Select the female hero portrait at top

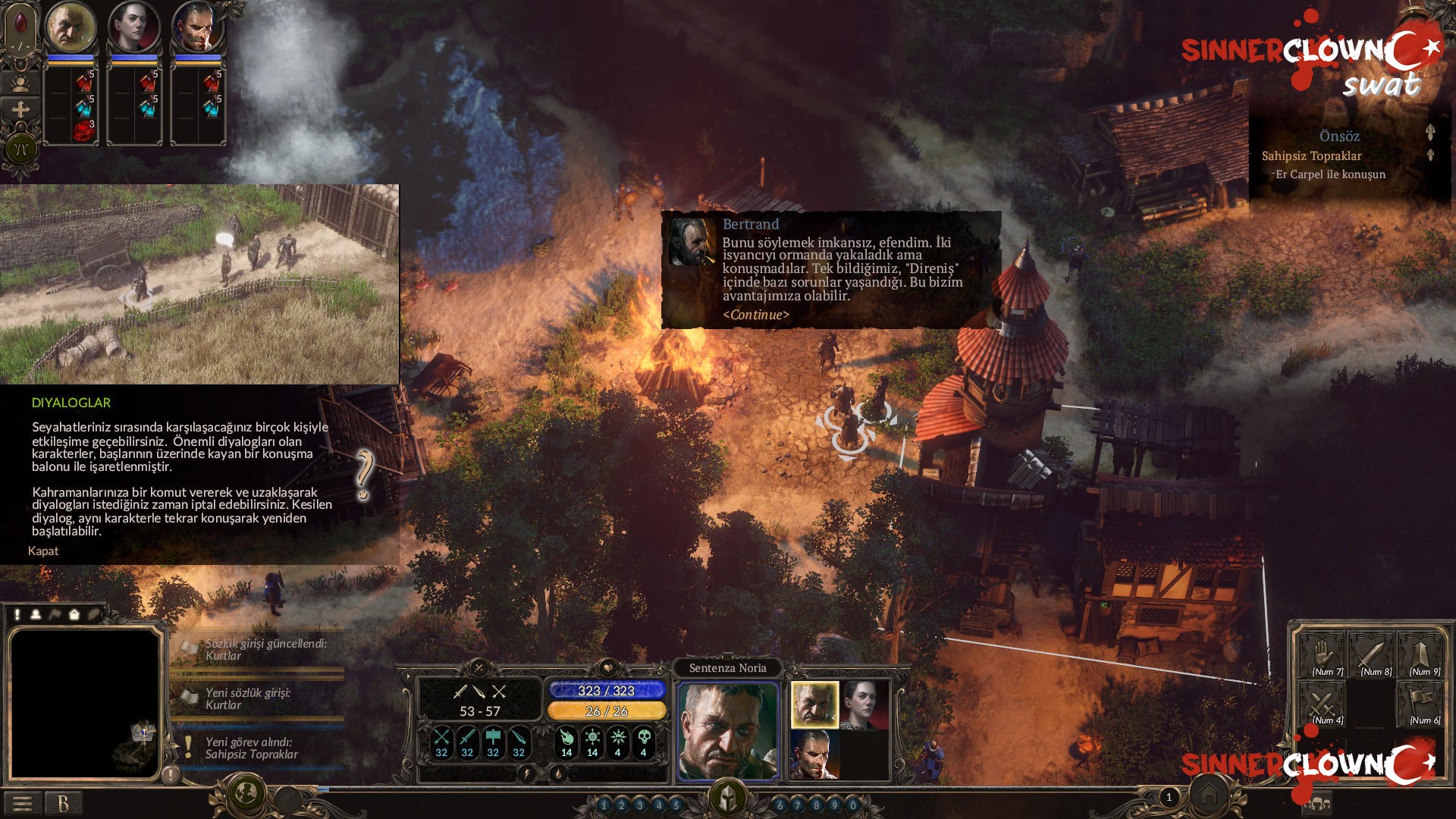[133, 27]
